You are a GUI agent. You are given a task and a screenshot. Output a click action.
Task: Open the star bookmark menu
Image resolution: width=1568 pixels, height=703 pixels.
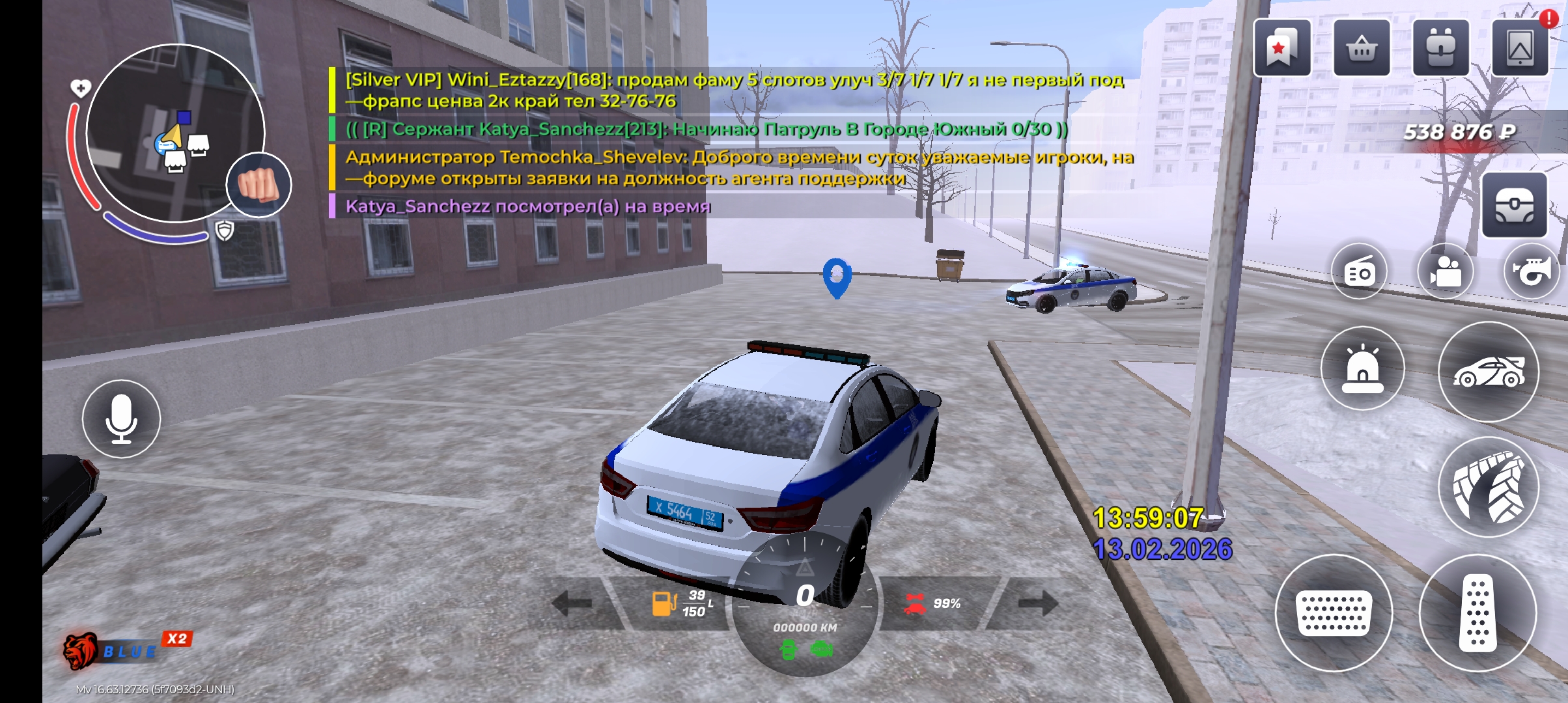pyautogui.click(x=1281, y=48)
